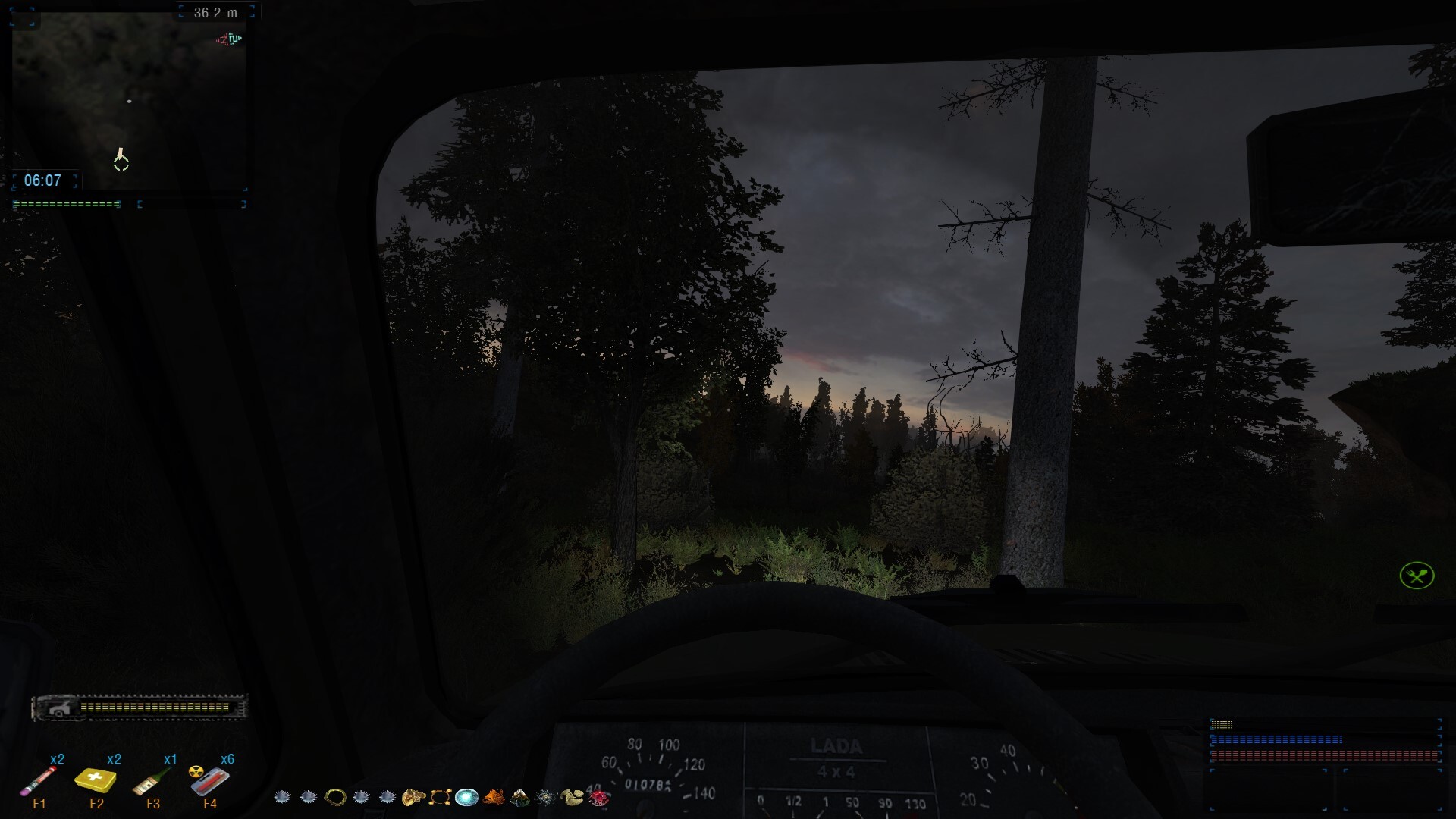Select the glowing blue Moonlight artifact
The image size is (1456, 819).
466,798
